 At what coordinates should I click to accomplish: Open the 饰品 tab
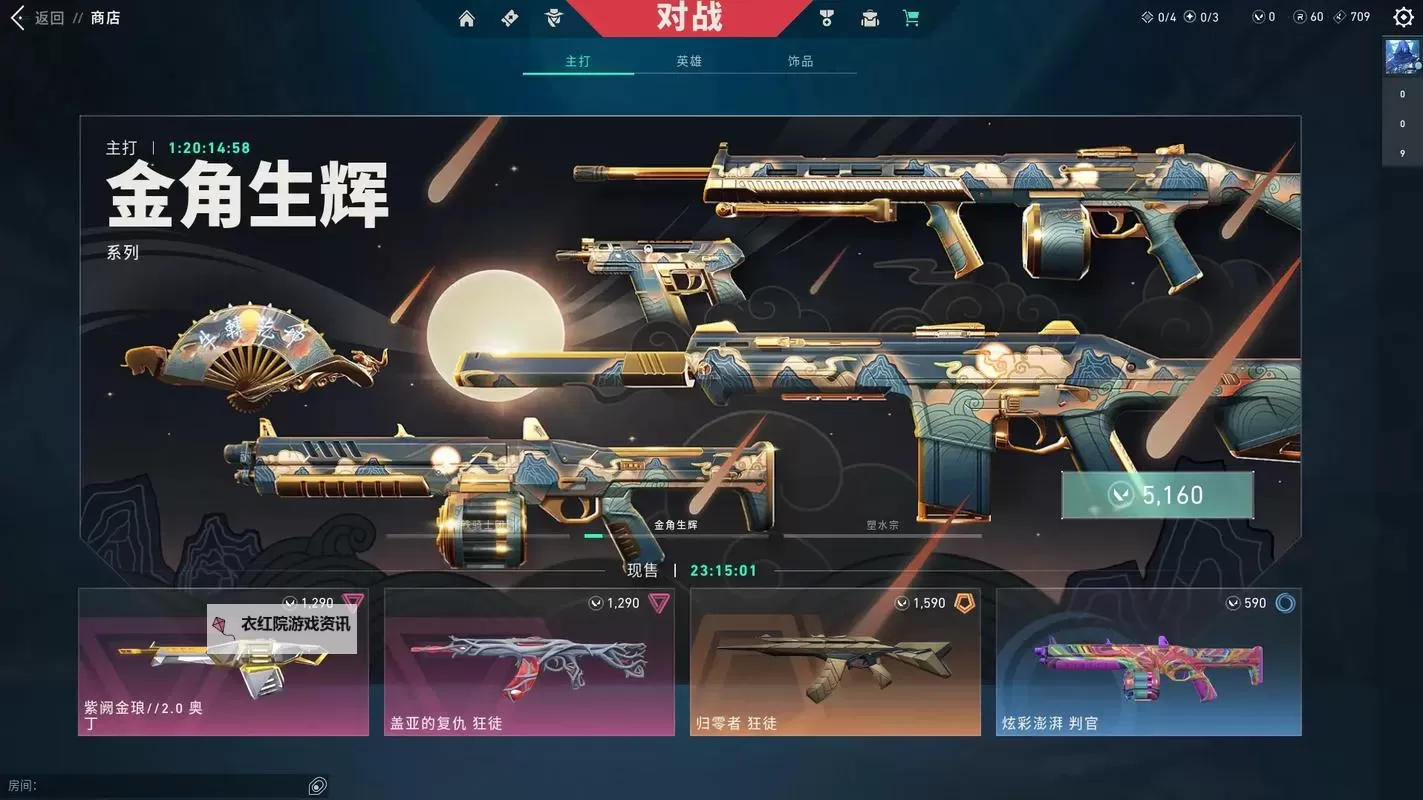click(x=800, y=60)
